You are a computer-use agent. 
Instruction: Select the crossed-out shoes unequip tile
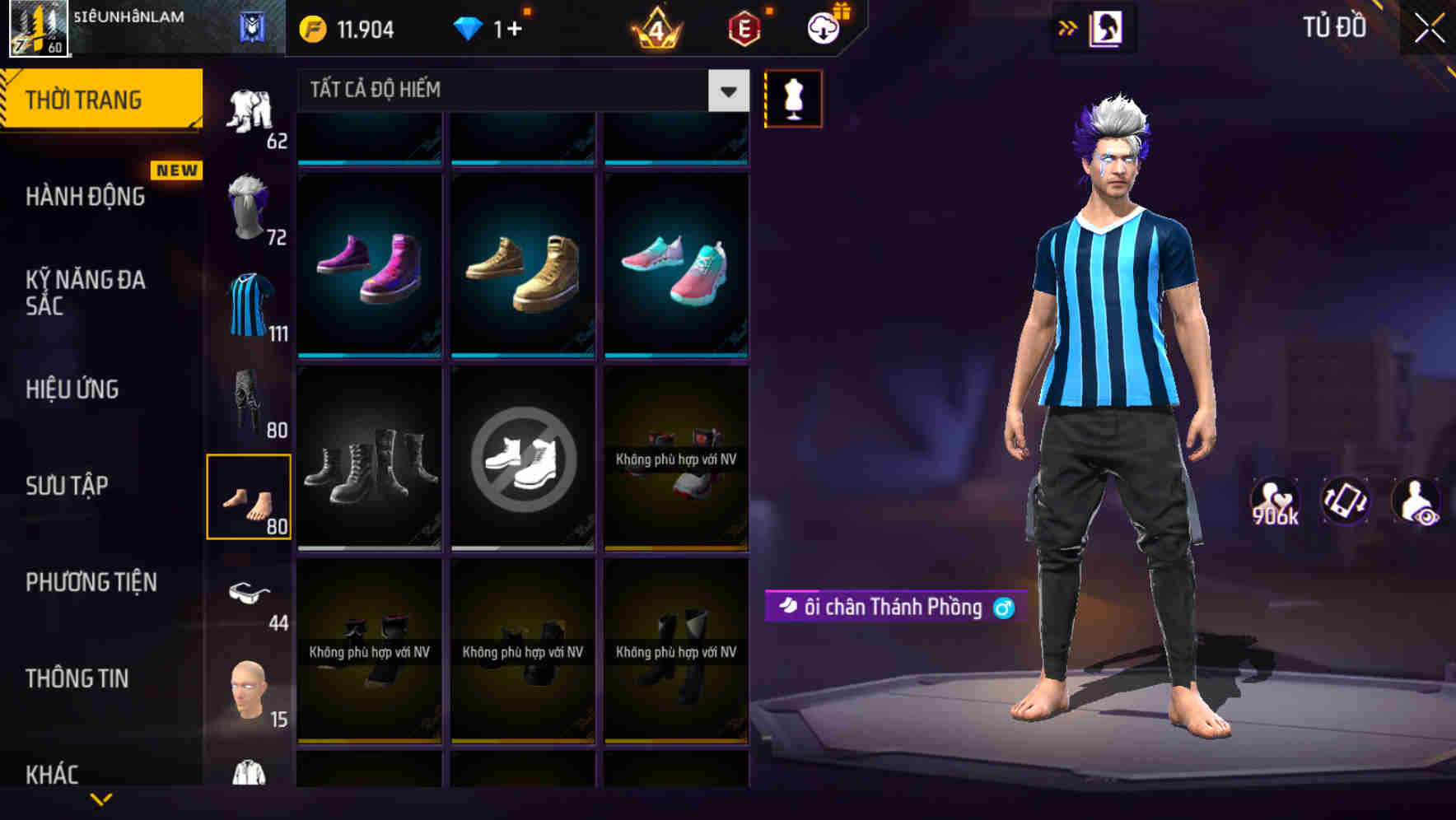[522, 461]
